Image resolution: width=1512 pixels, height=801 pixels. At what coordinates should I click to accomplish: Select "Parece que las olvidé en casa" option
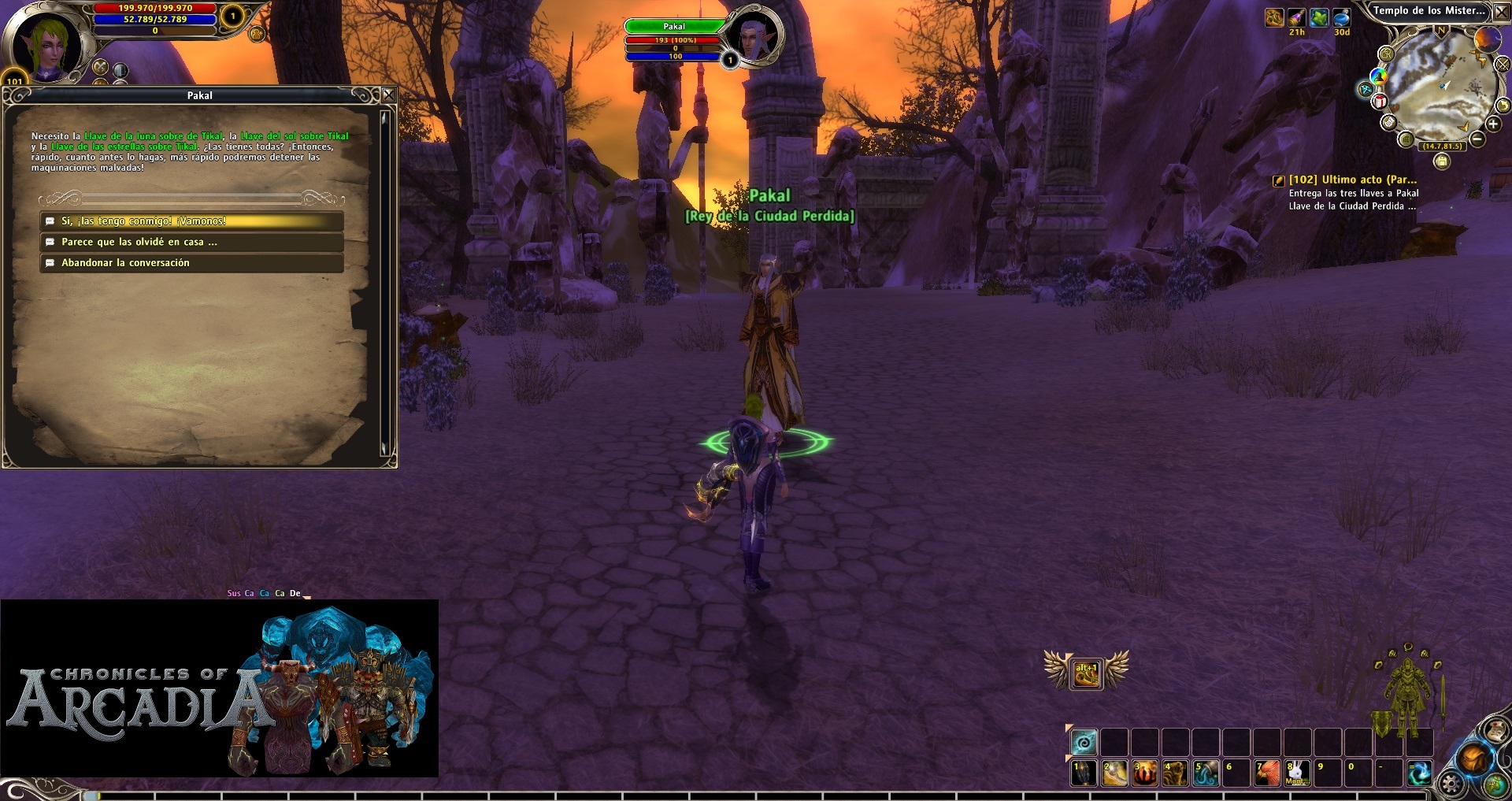point(191,242)
